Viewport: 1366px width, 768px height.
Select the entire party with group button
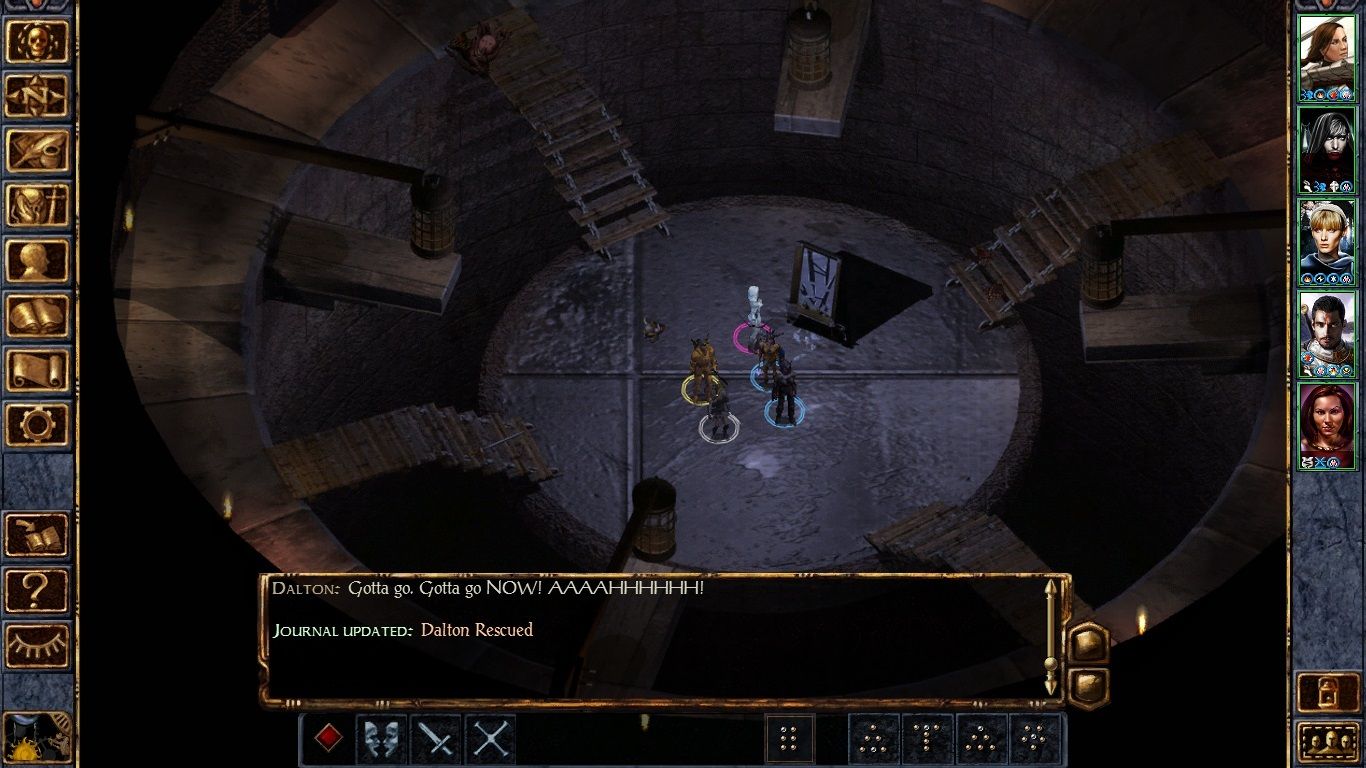789,736
